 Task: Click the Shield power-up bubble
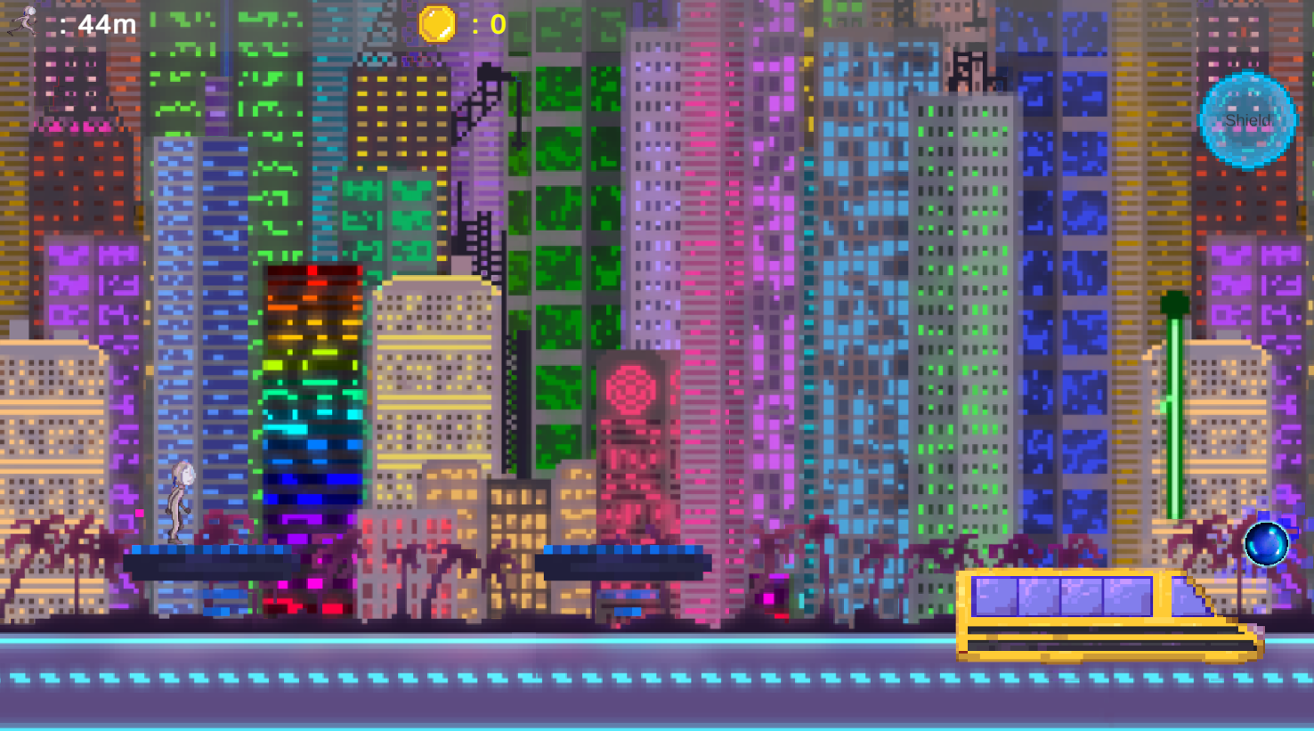point(1246,119)
